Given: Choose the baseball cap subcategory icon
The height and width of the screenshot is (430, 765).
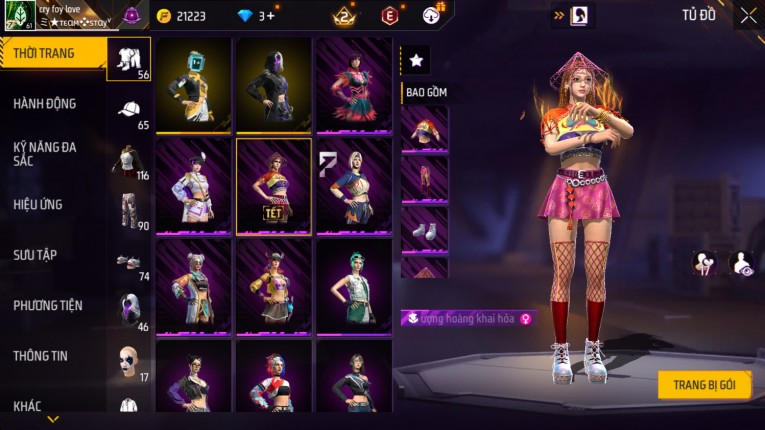Looking at the screenshot, I should point(129,110).
